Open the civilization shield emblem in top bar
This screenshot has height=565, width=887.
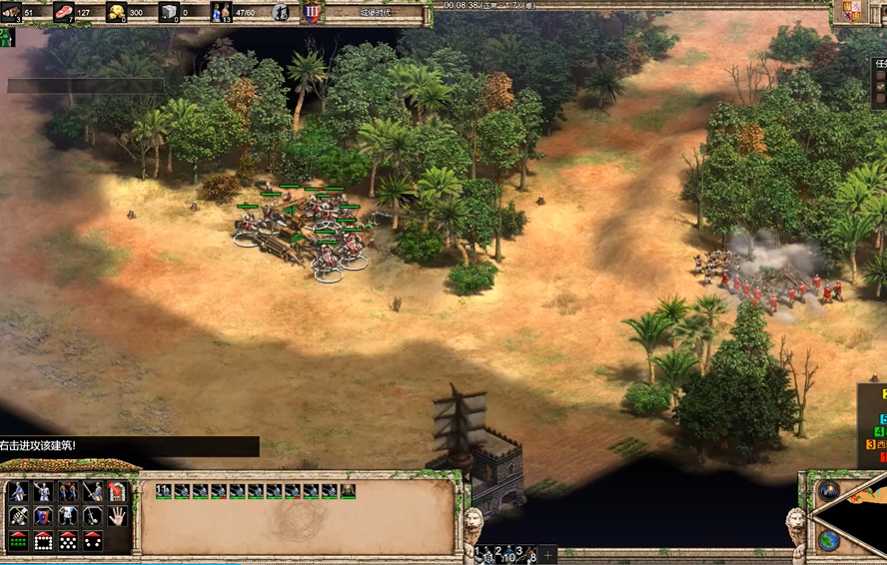pos(312,12)
